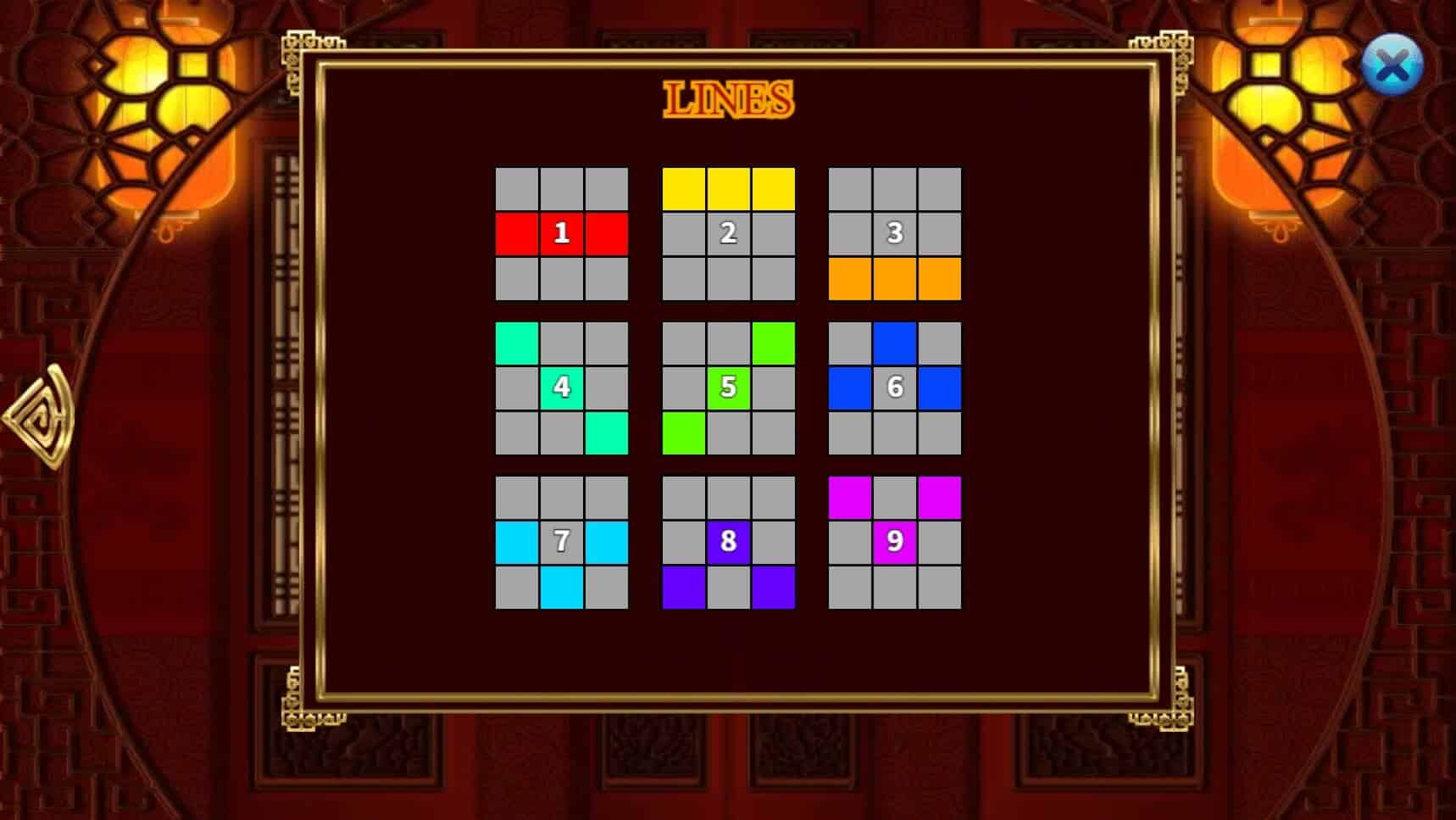The image size is (1456, 820).
Task: Click the red highlighted middle row of line 1
Action: 560,232
